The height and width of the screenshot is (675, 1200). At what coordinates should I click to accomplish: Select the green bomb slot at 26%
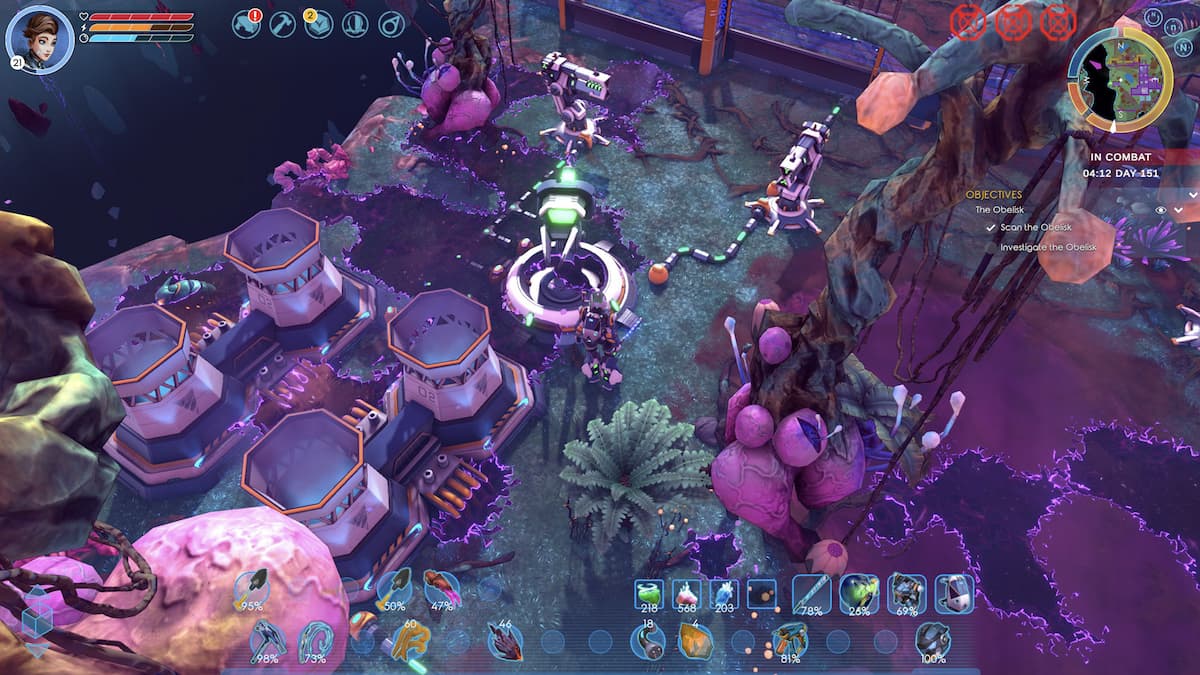tap(858, 593)
